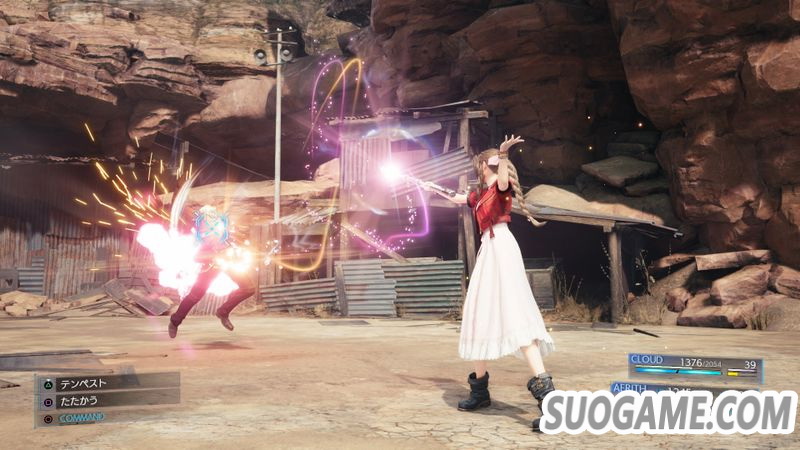The image size is (800, 450).
Task: Select Aerith's party member row
Action: (638, 388)
